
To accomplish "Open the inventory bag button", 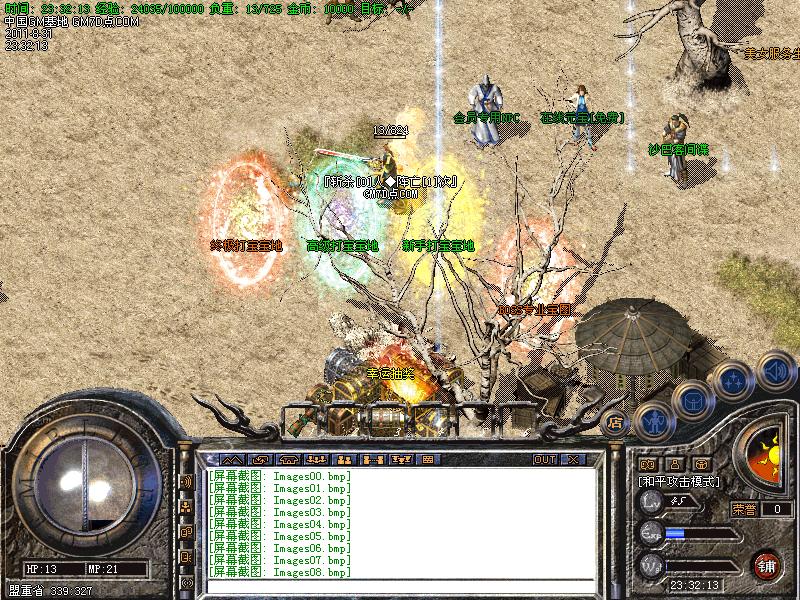I will tap(692, 401).
